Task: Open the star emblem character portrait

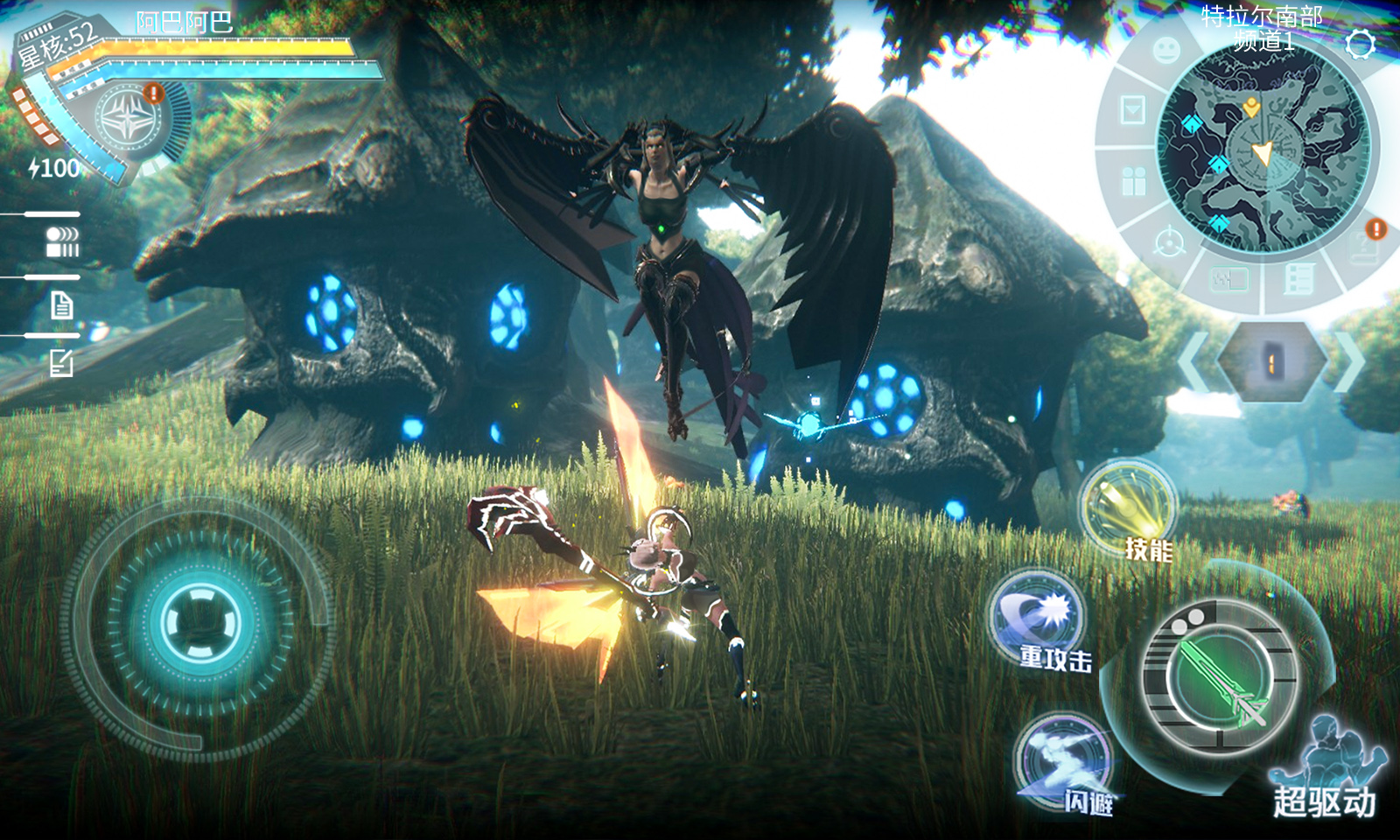Action: [x=127, y=118]
